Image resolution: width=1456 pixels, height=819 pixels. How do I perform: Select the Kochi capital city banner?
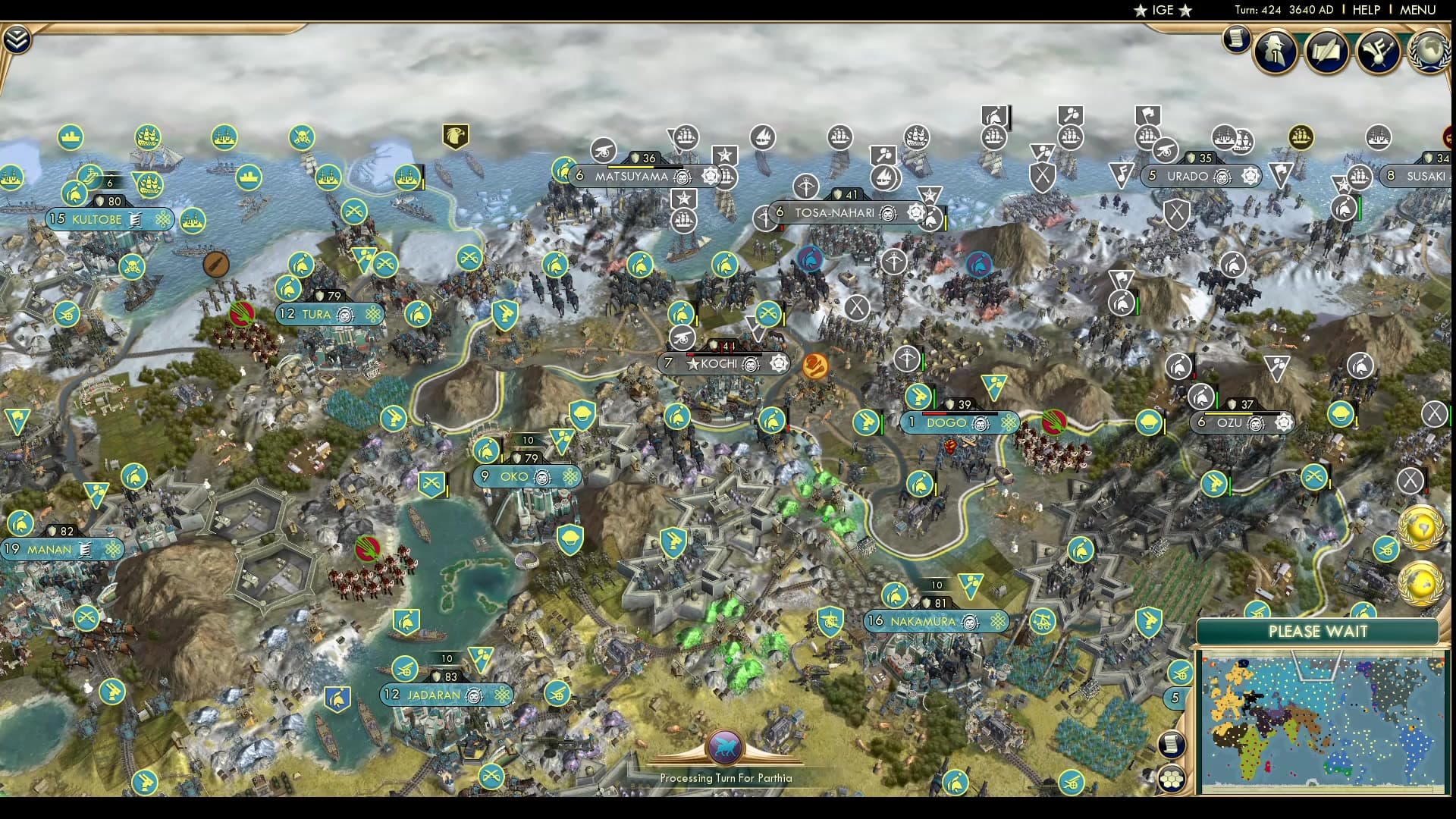[x=719, y=364]
